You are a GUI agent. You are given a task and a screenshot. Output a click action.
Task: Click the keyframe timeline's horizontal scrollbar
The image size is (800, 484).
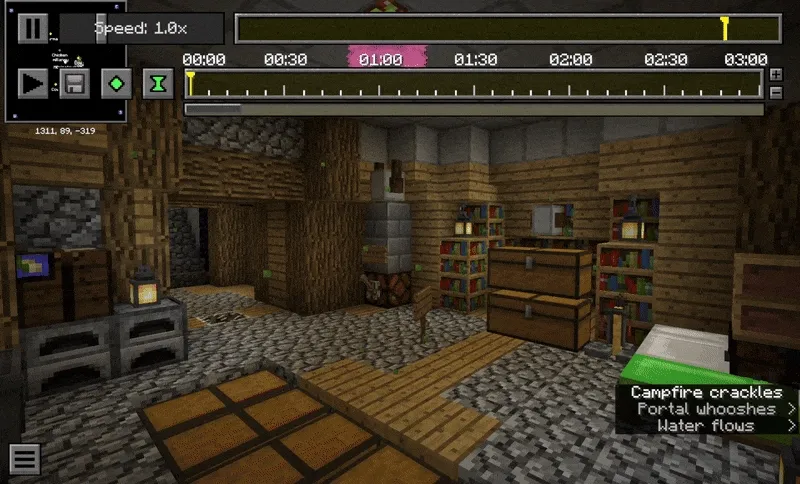coord(213,108)
